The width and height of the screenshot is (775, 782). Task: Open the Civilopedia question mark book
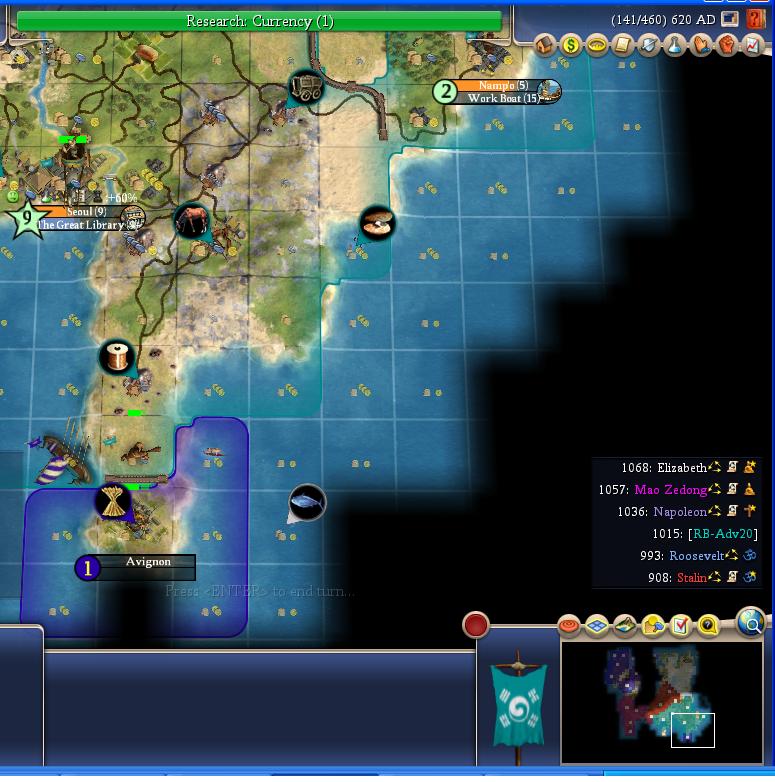click(755, 20)
